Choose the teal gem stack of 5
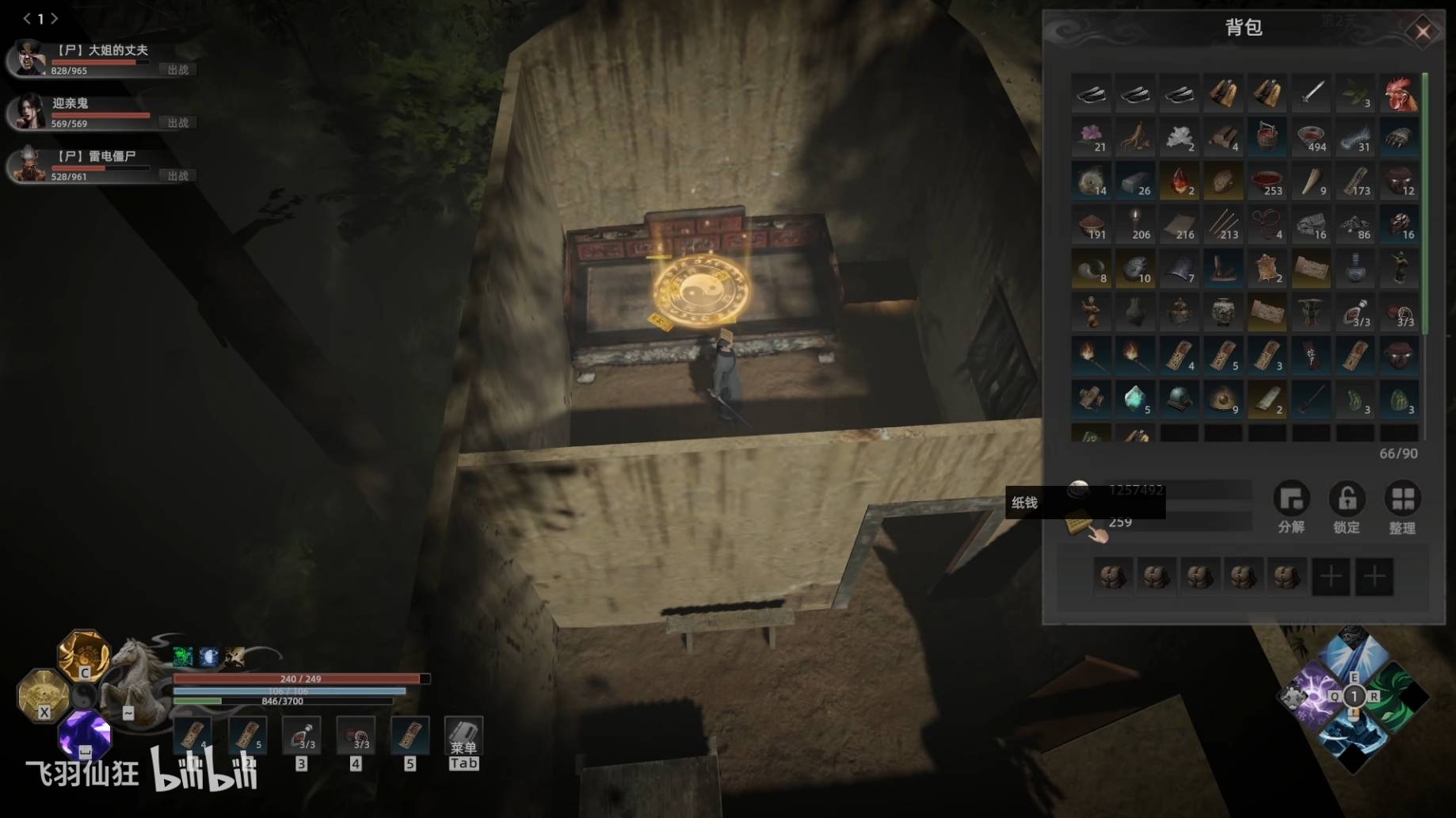This screenshot has width=1456, height=818. click(x=1135, y=399)
